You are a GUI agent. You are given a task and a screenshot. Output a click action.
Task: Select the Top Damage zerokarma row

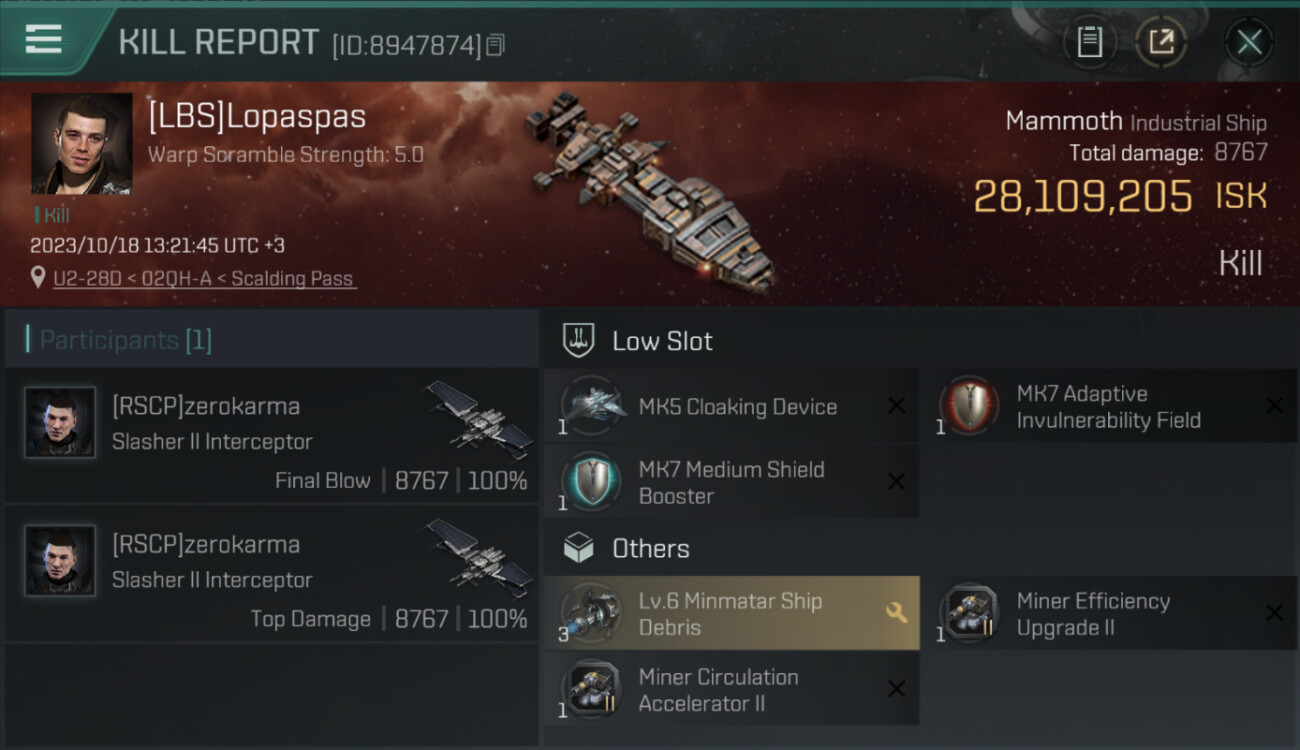pos(272,574)
